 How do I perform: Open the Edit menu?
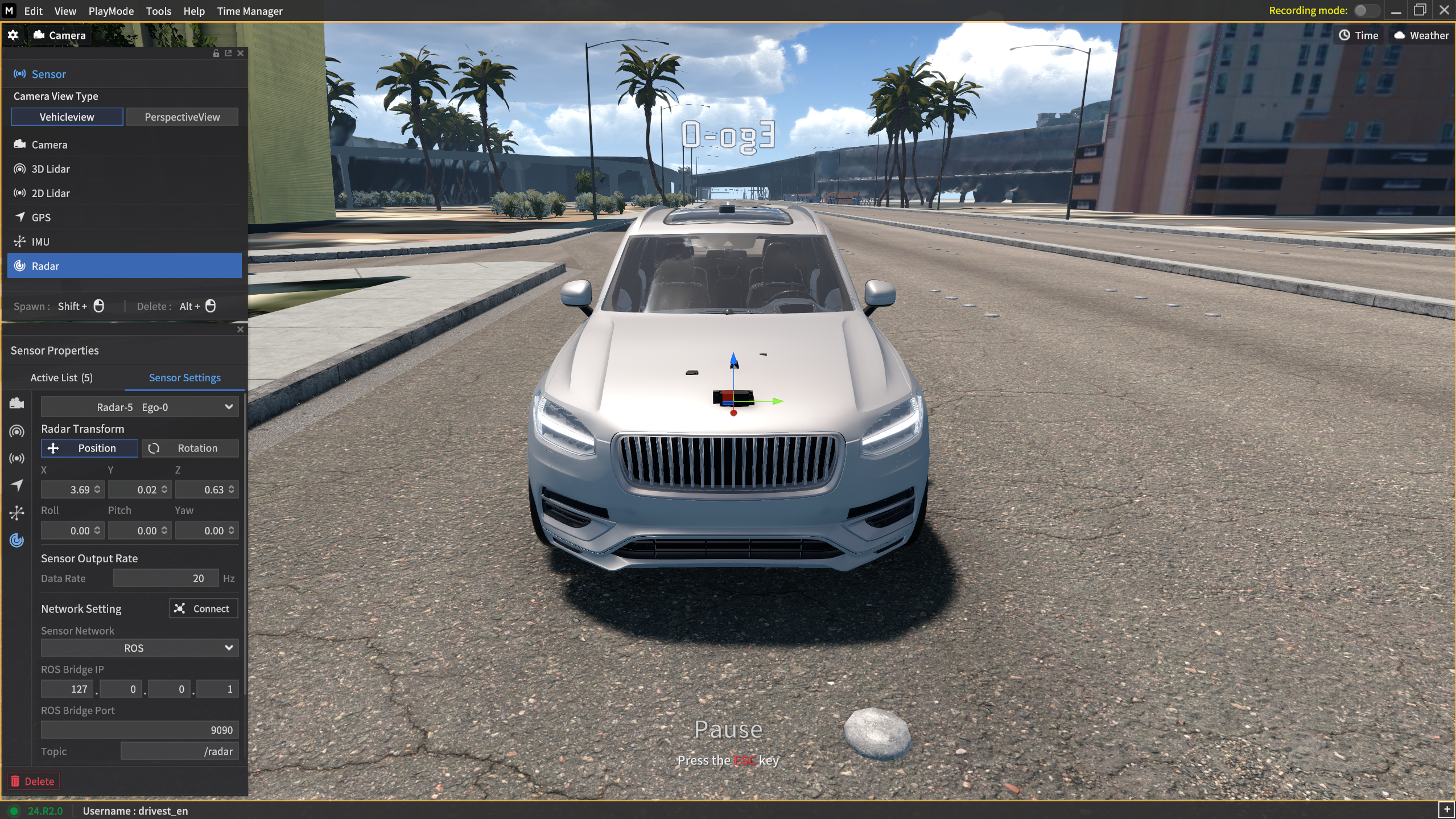click(x=33, y=11)
